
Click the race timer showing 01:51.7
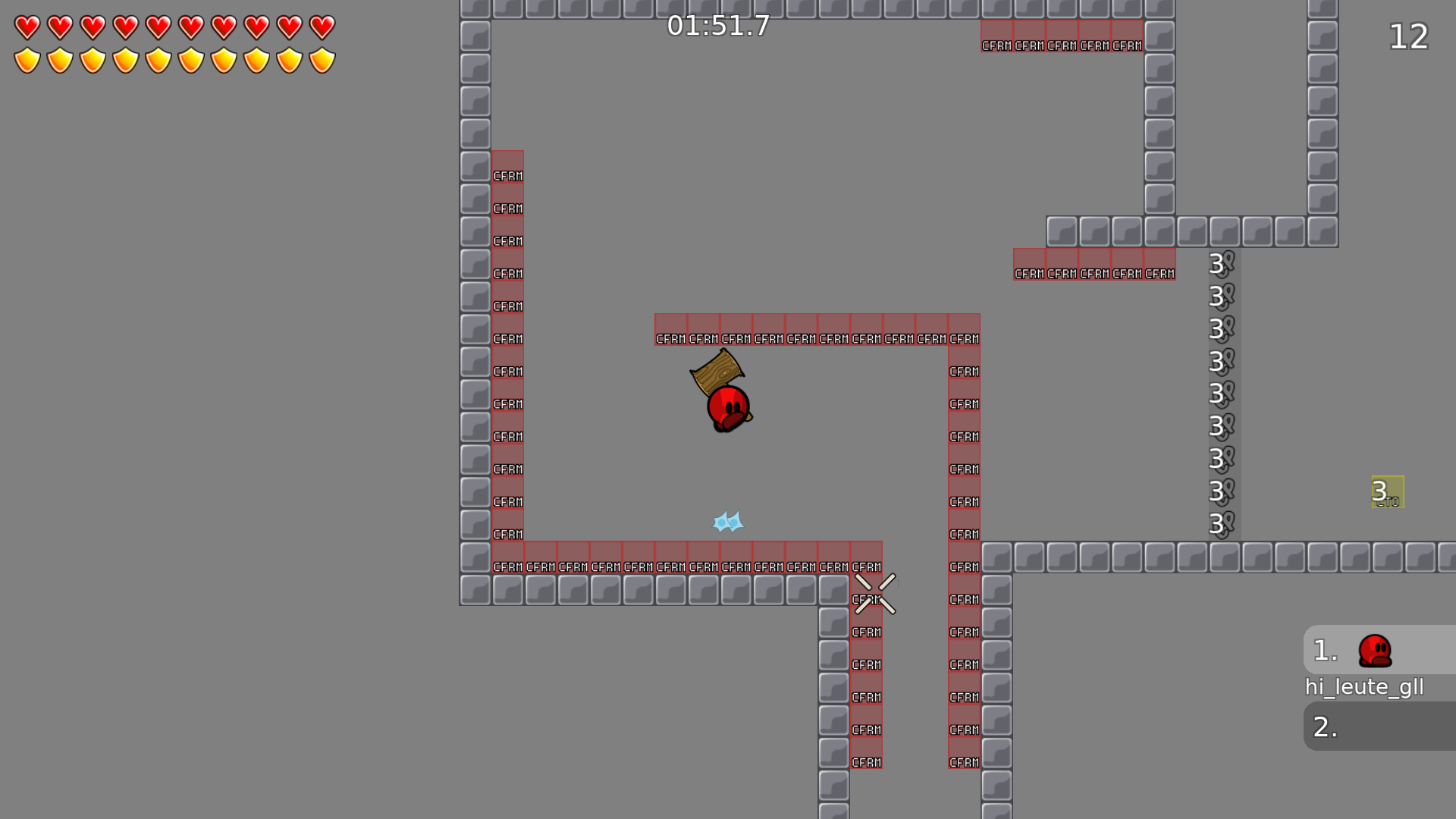[x=717, y=26]
